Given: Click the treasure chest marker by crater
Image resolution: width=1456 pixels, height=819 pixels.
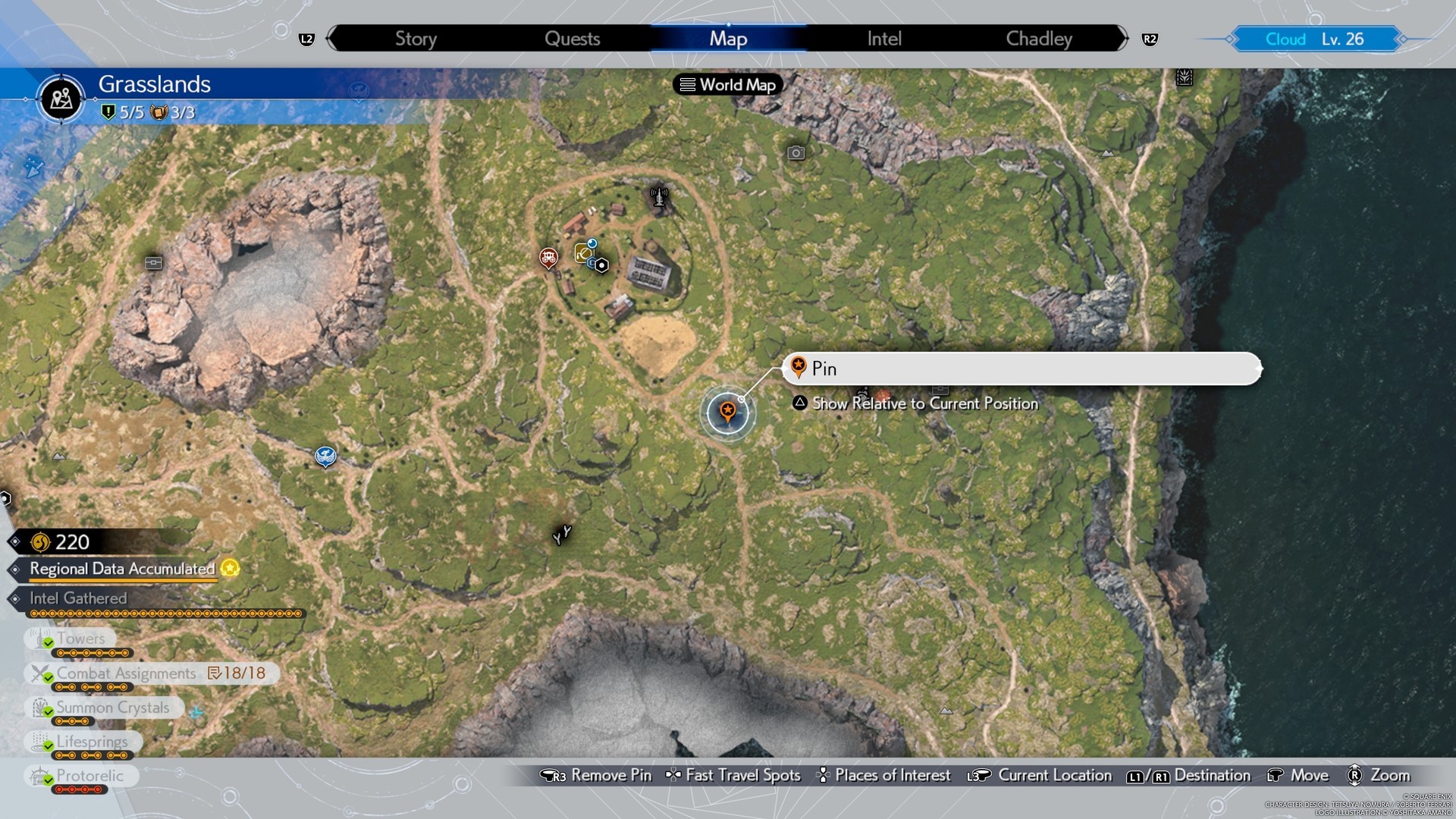Looking at the screenshot, I should point(154,263).
